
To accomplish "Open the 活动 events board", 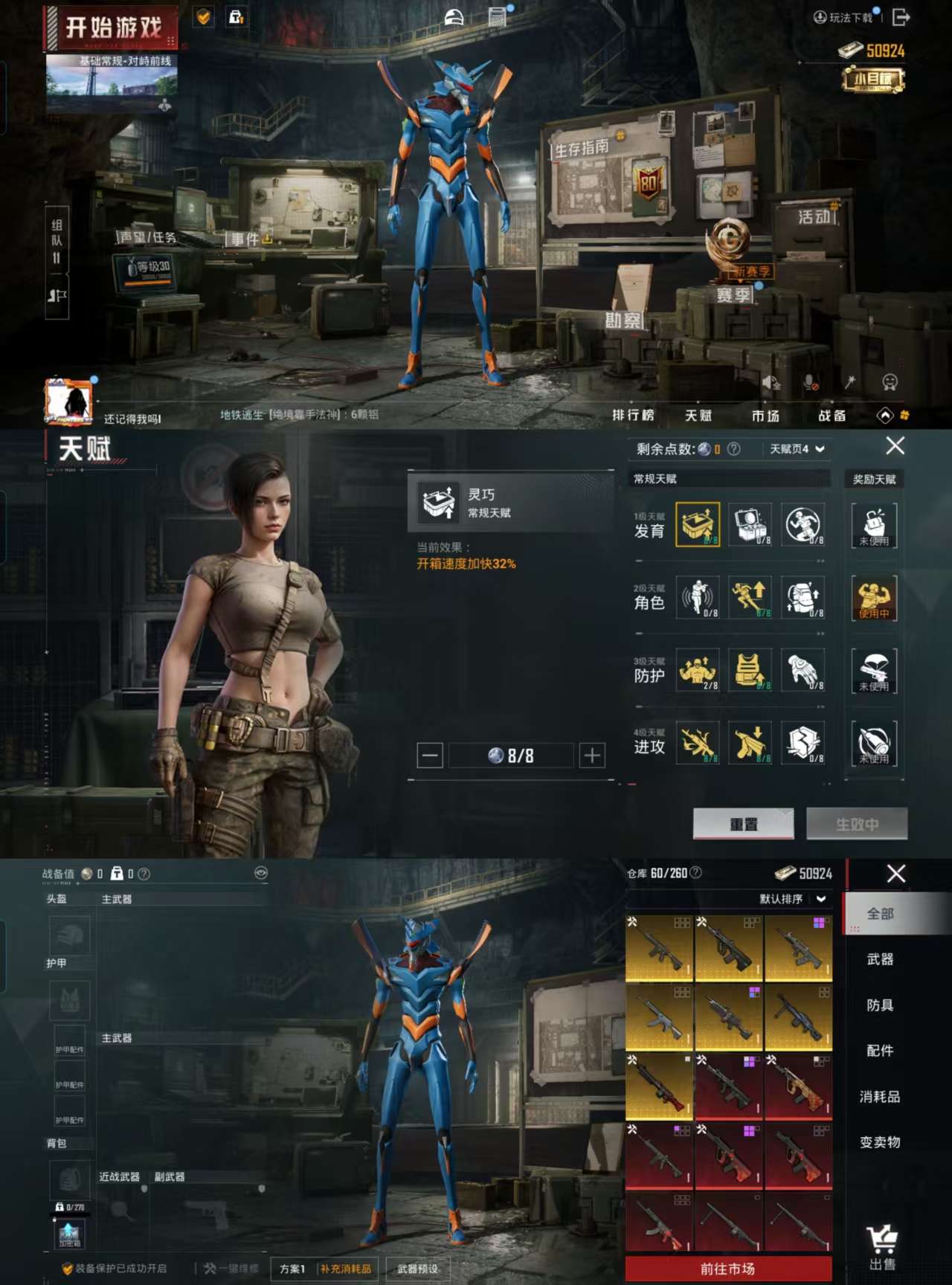I will point(817,216).
